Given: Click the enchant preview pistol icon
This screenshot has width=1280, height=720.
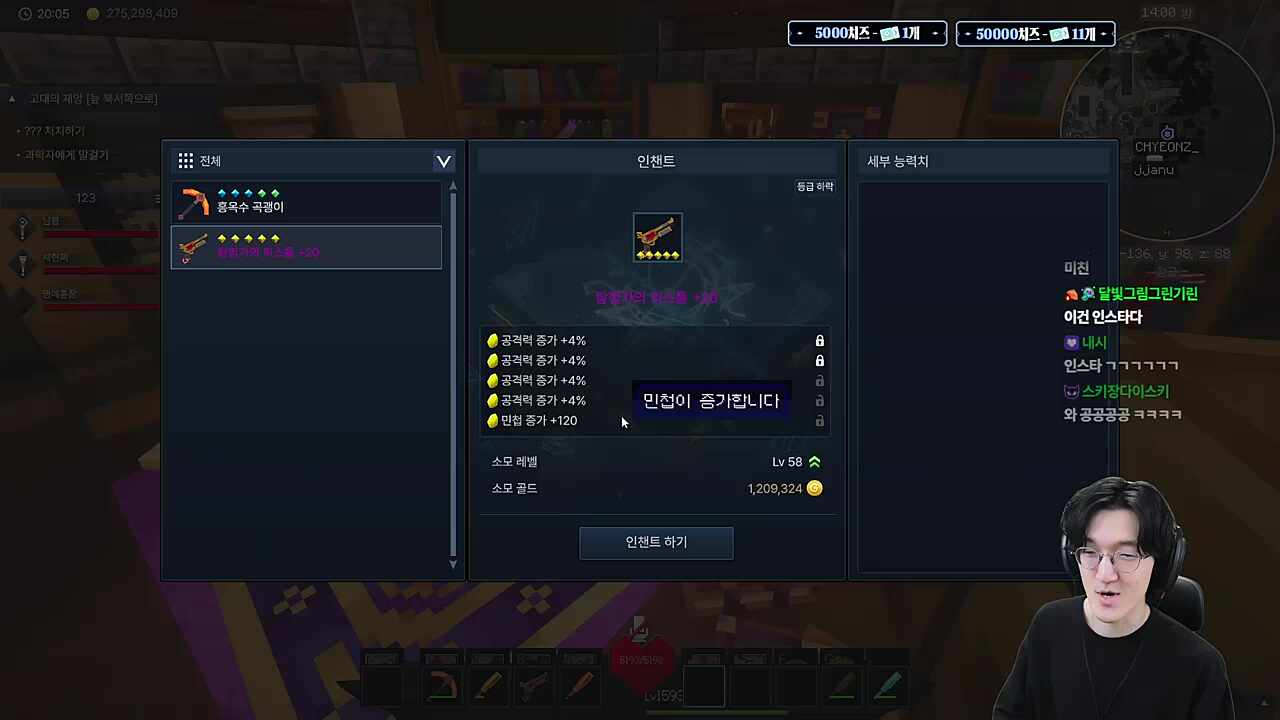Looking at the screenshot, I should 657,236.
